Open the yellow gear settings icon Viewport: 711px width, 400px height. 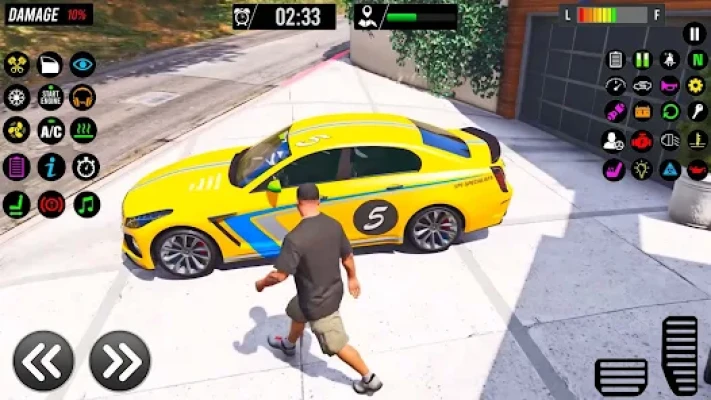pyautogui.click(x=696, y=86)
